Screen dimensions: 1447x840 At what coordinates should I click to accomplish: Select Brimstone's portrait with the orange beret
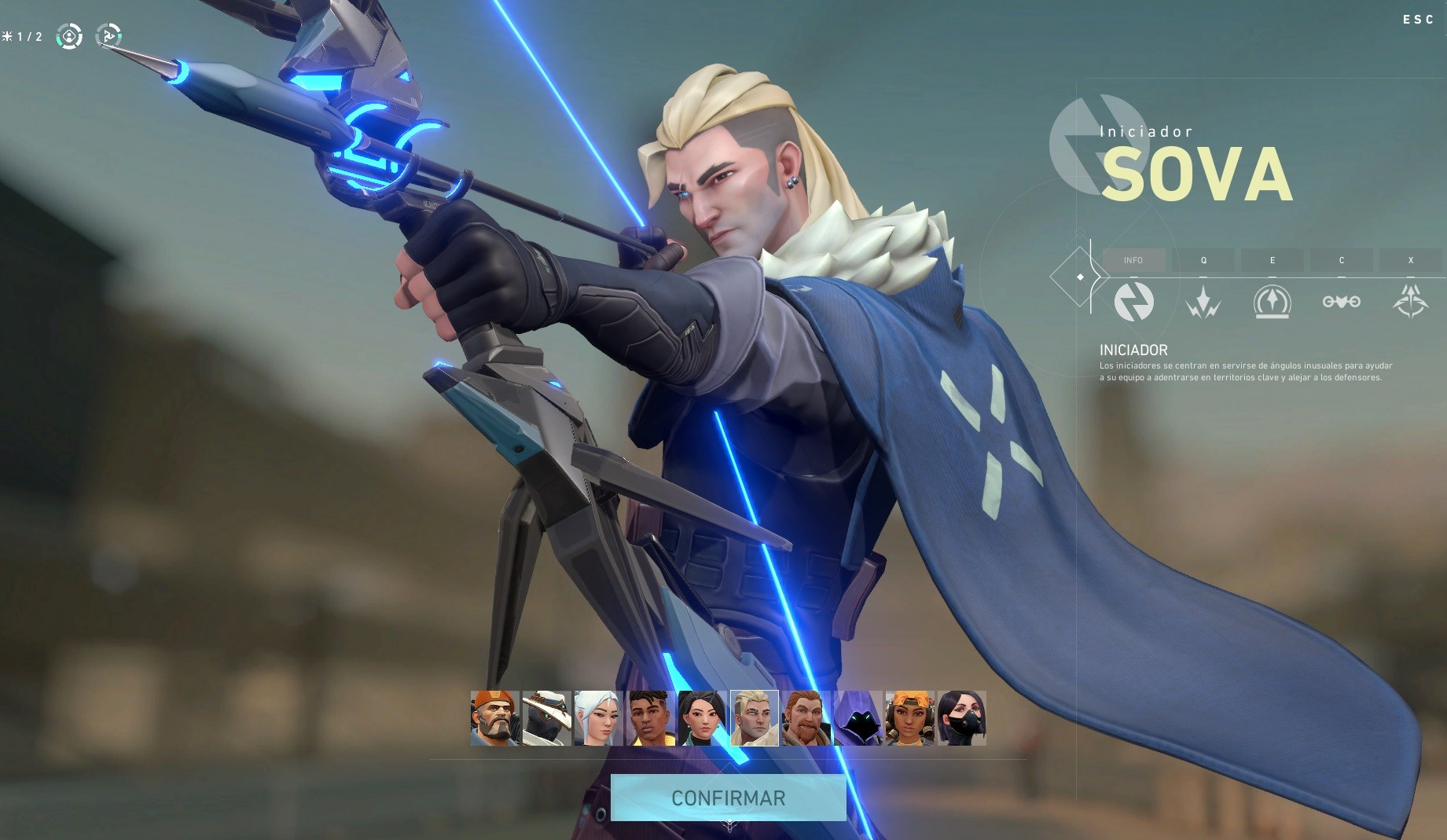[494, 718]
